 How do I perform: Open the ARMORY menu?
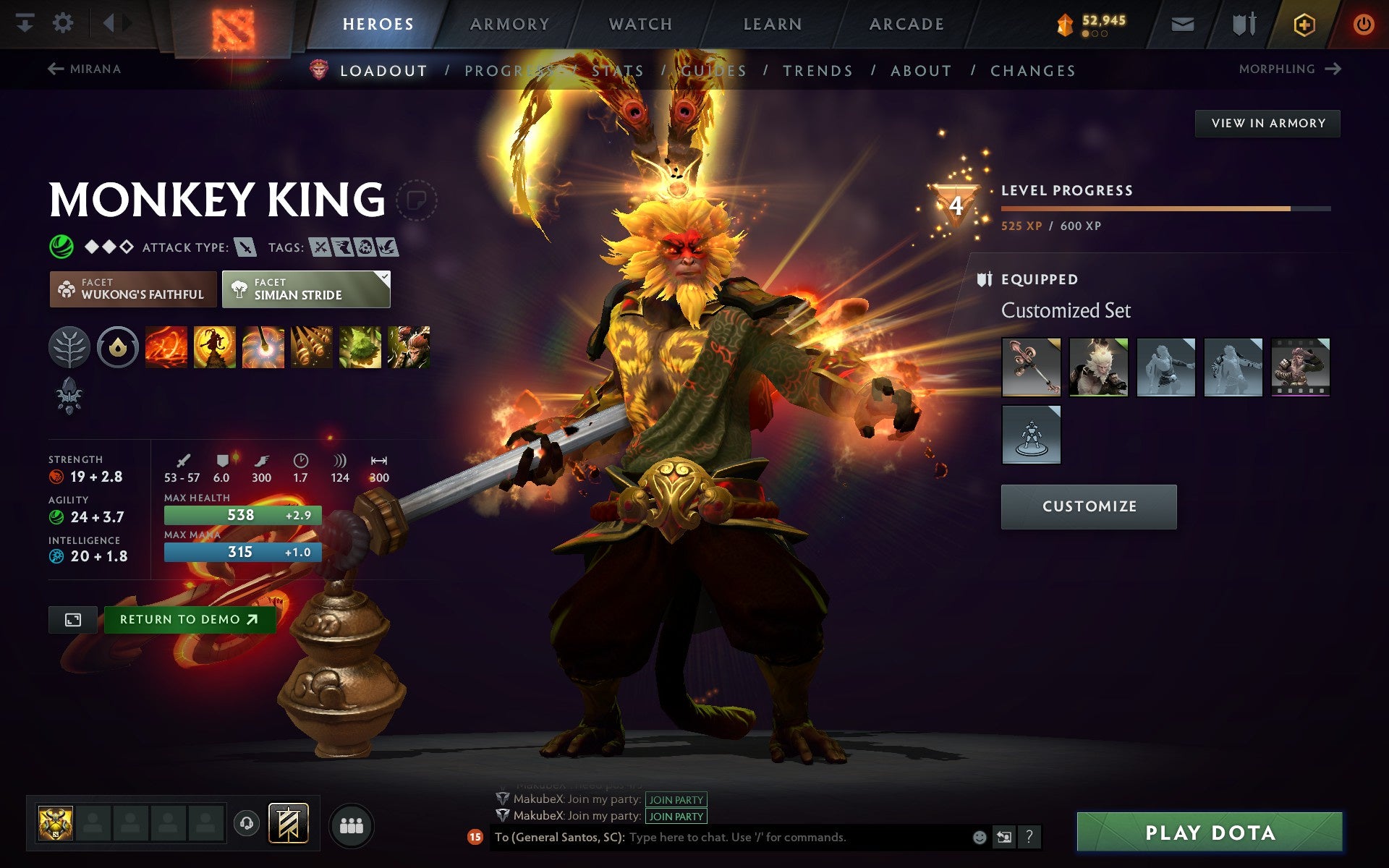point(509,23)
